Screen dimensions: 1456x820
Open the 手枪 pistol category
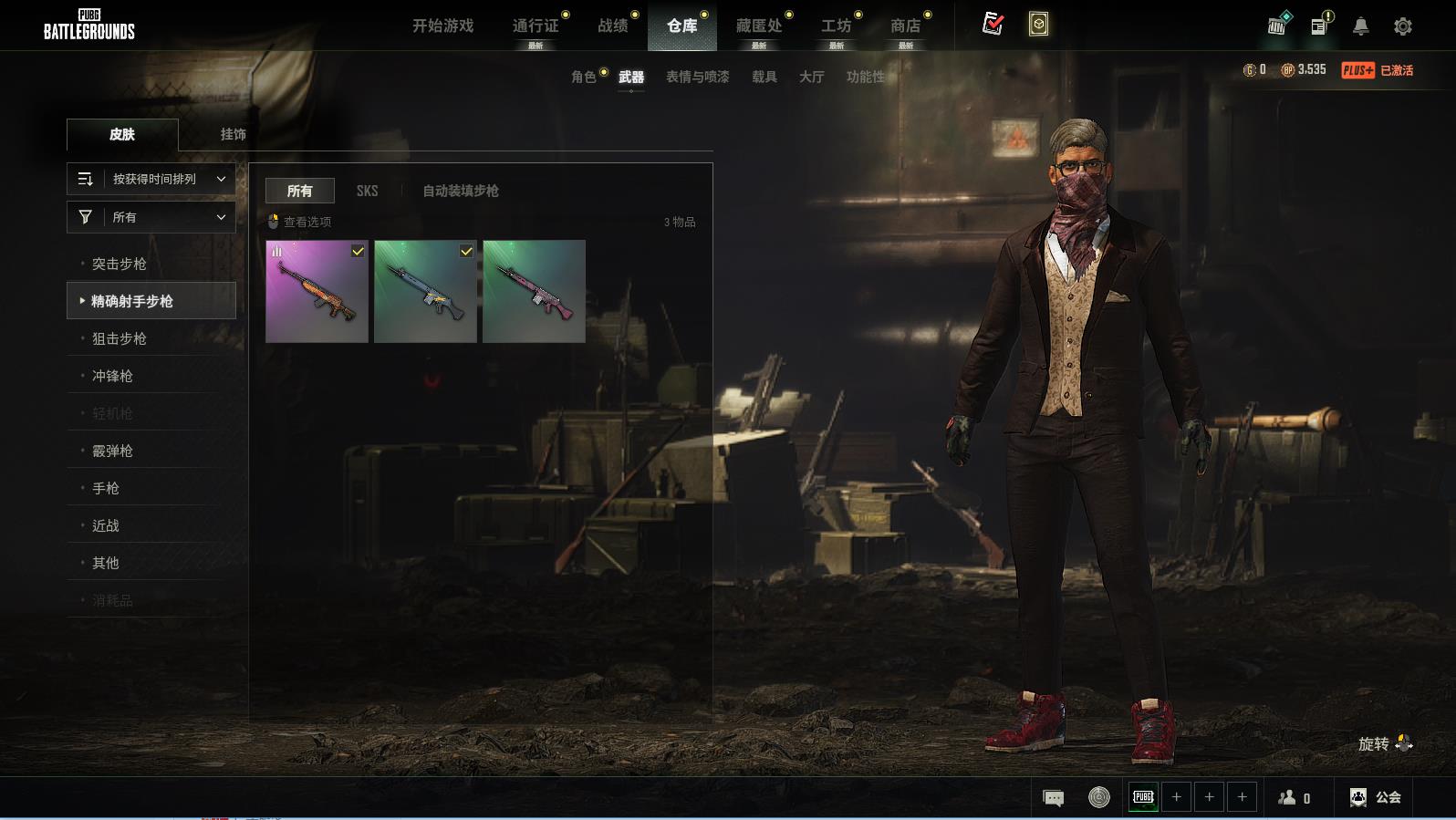[x=106, y=488]
